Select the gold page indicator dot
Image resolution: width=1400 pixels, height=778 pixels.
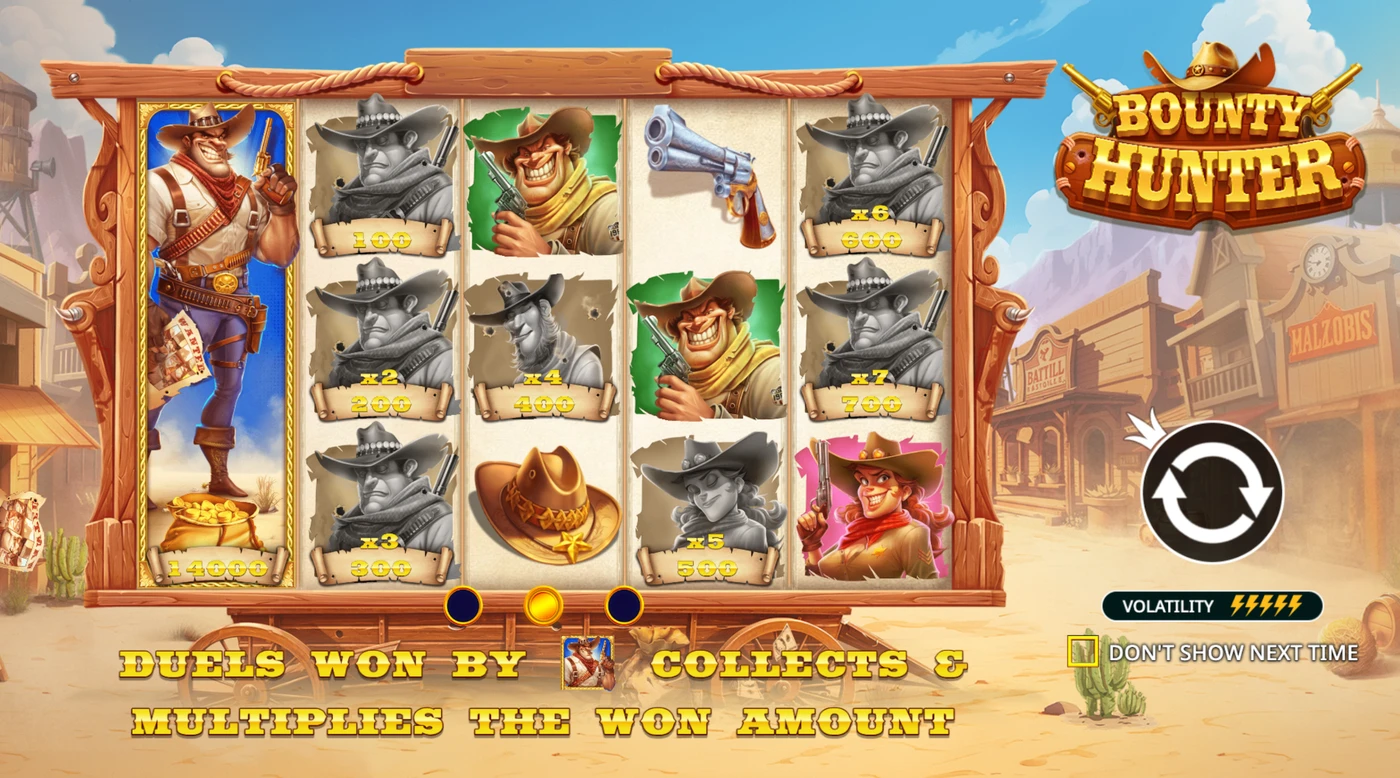click(543, 605)
